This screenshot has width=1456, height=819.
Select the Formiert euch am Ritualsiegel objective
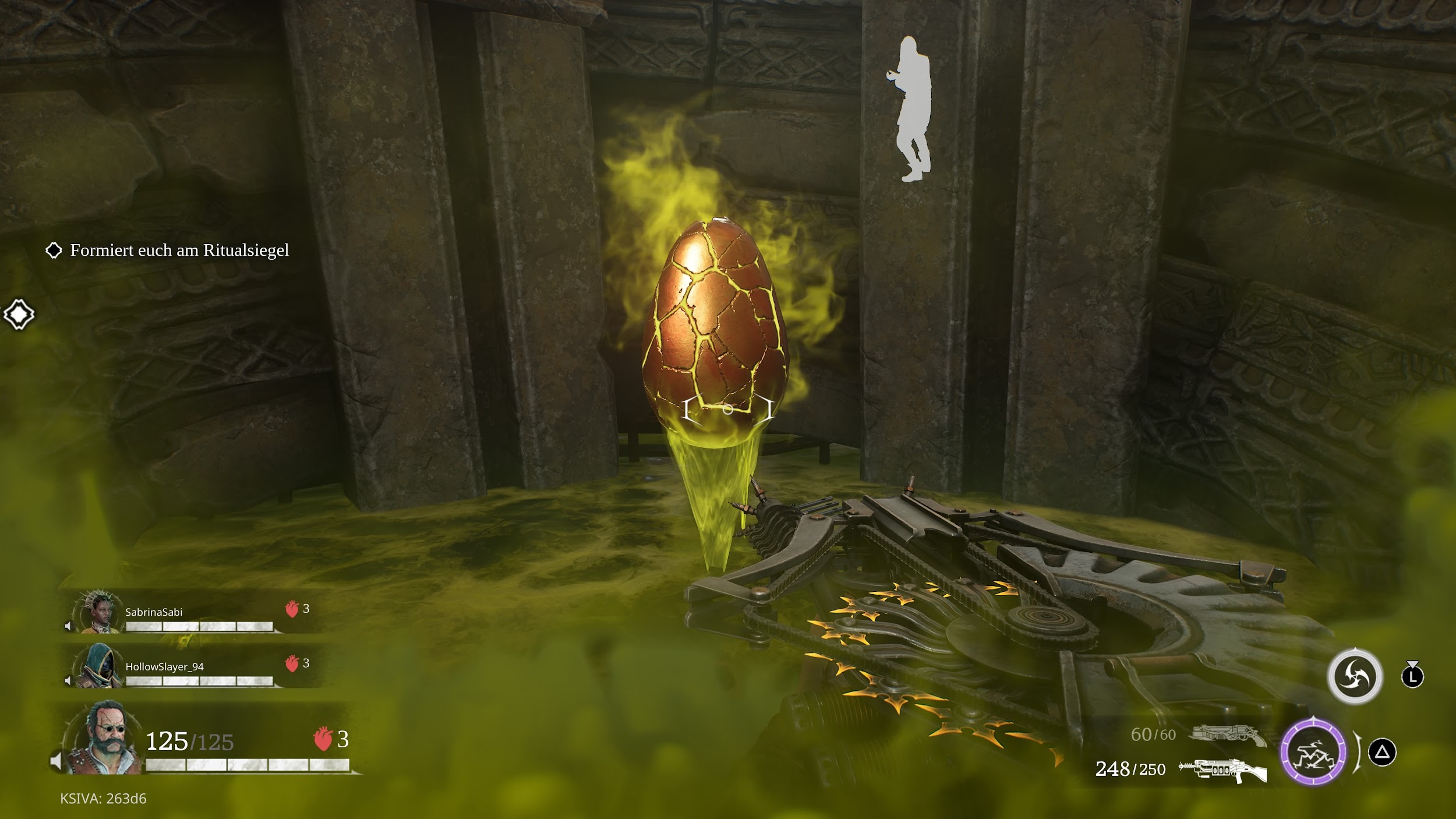pyautogui.click(x=179, y=250)
